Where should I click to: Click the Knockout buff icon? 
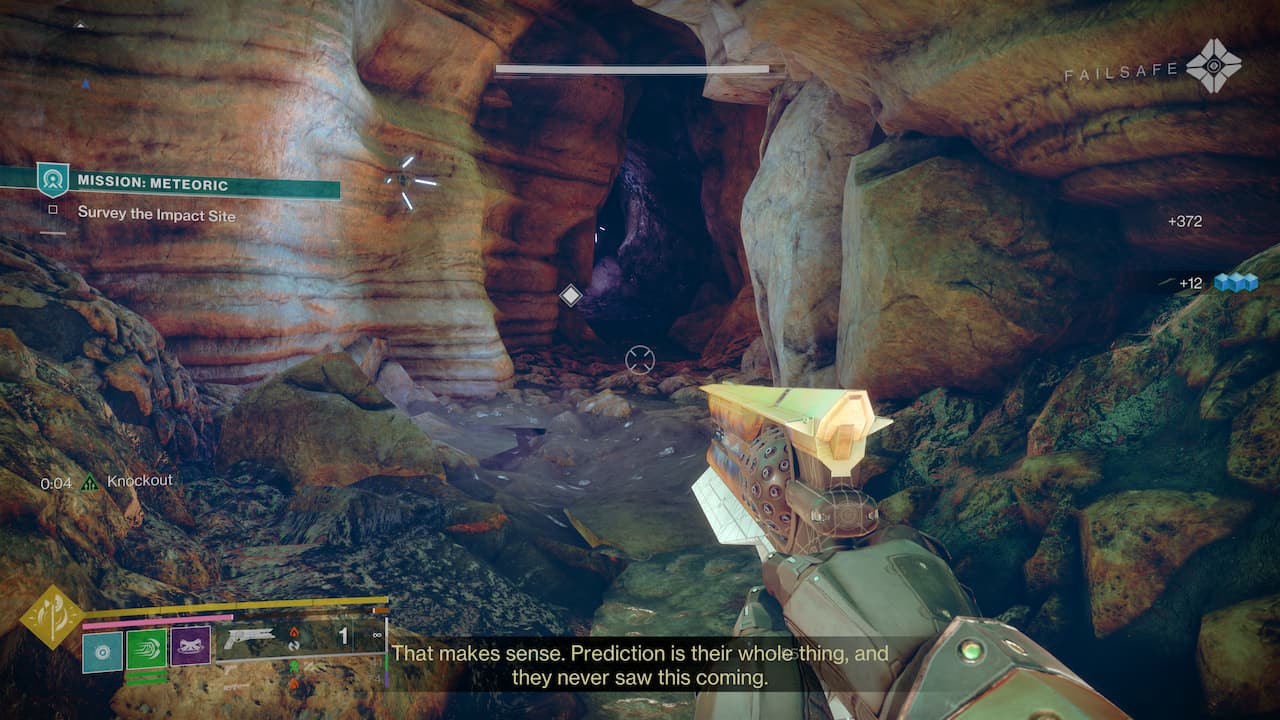(x=91, y=482)
